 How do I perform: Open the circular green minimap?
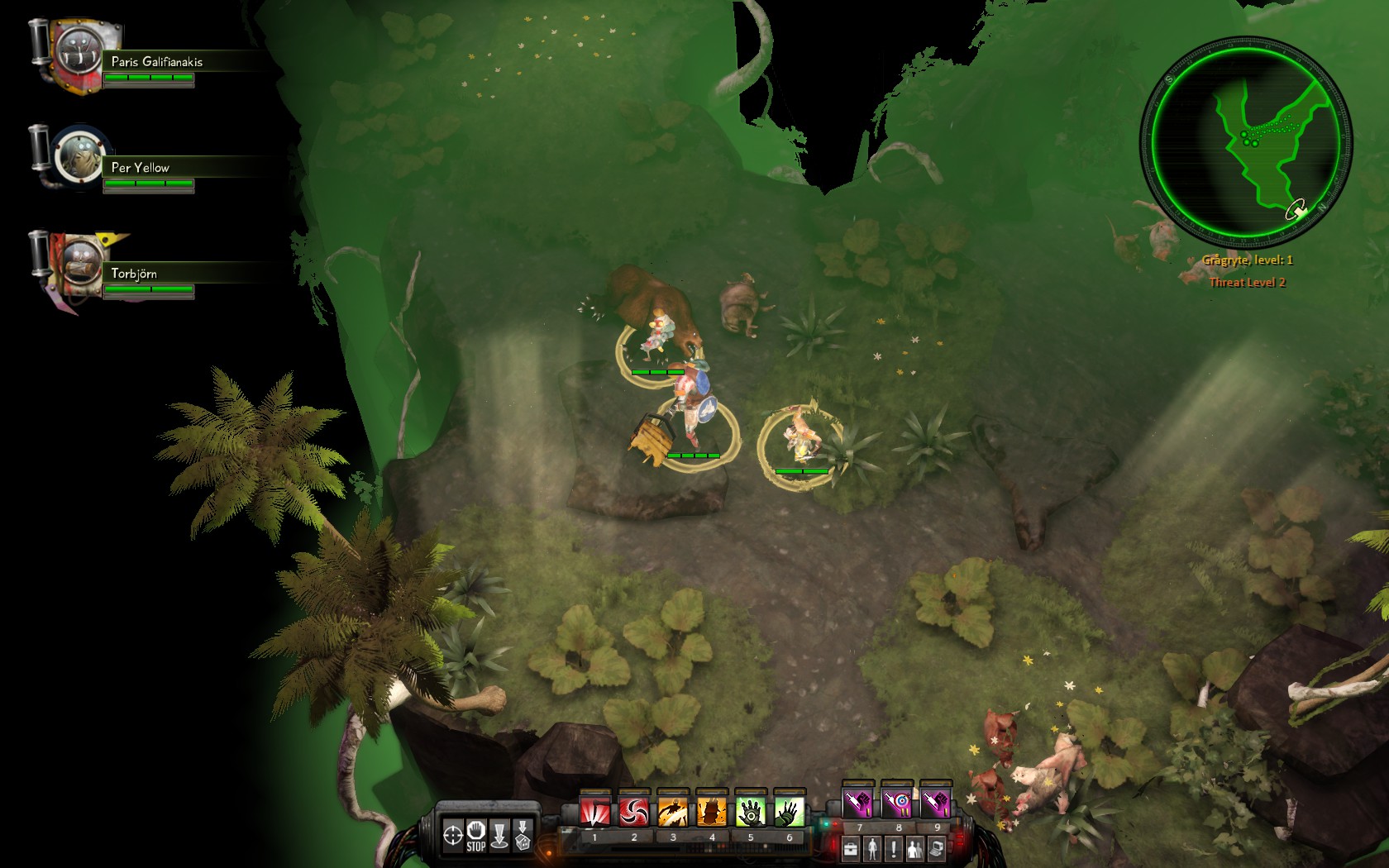(x=1245, y=141)
